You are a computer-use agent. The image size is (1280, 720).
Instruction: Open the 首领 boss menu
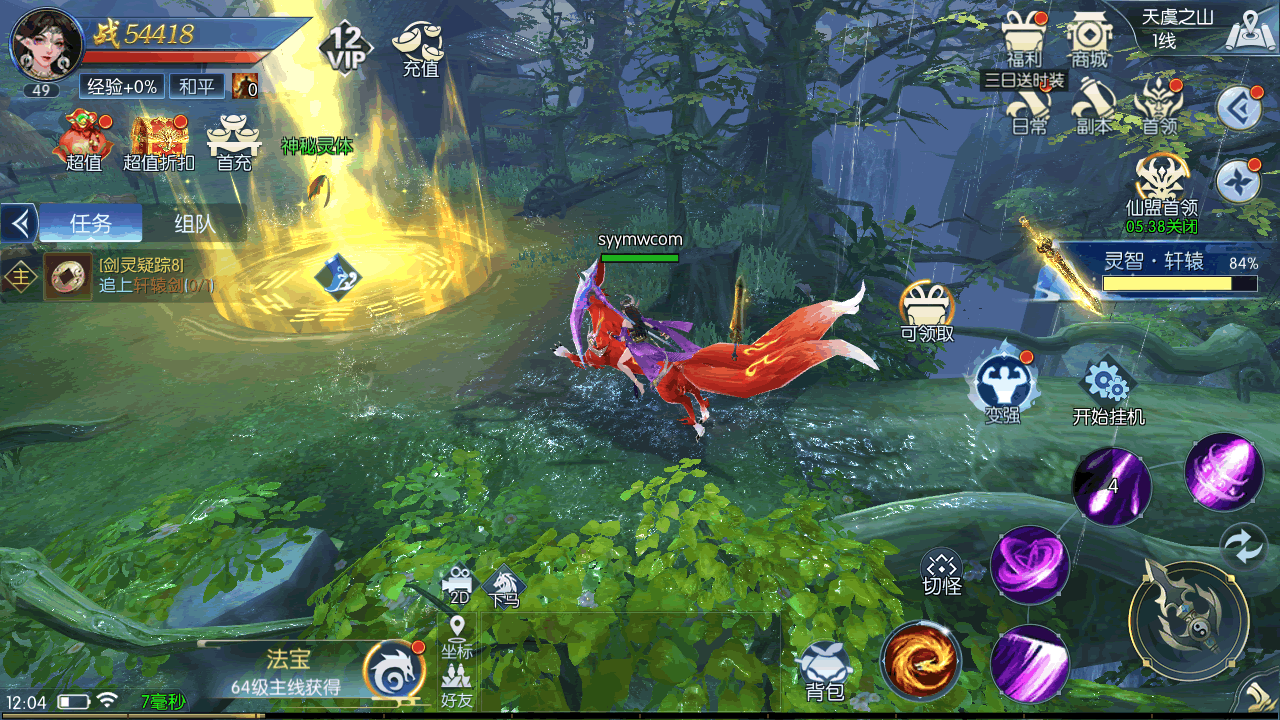[1160, 105]
